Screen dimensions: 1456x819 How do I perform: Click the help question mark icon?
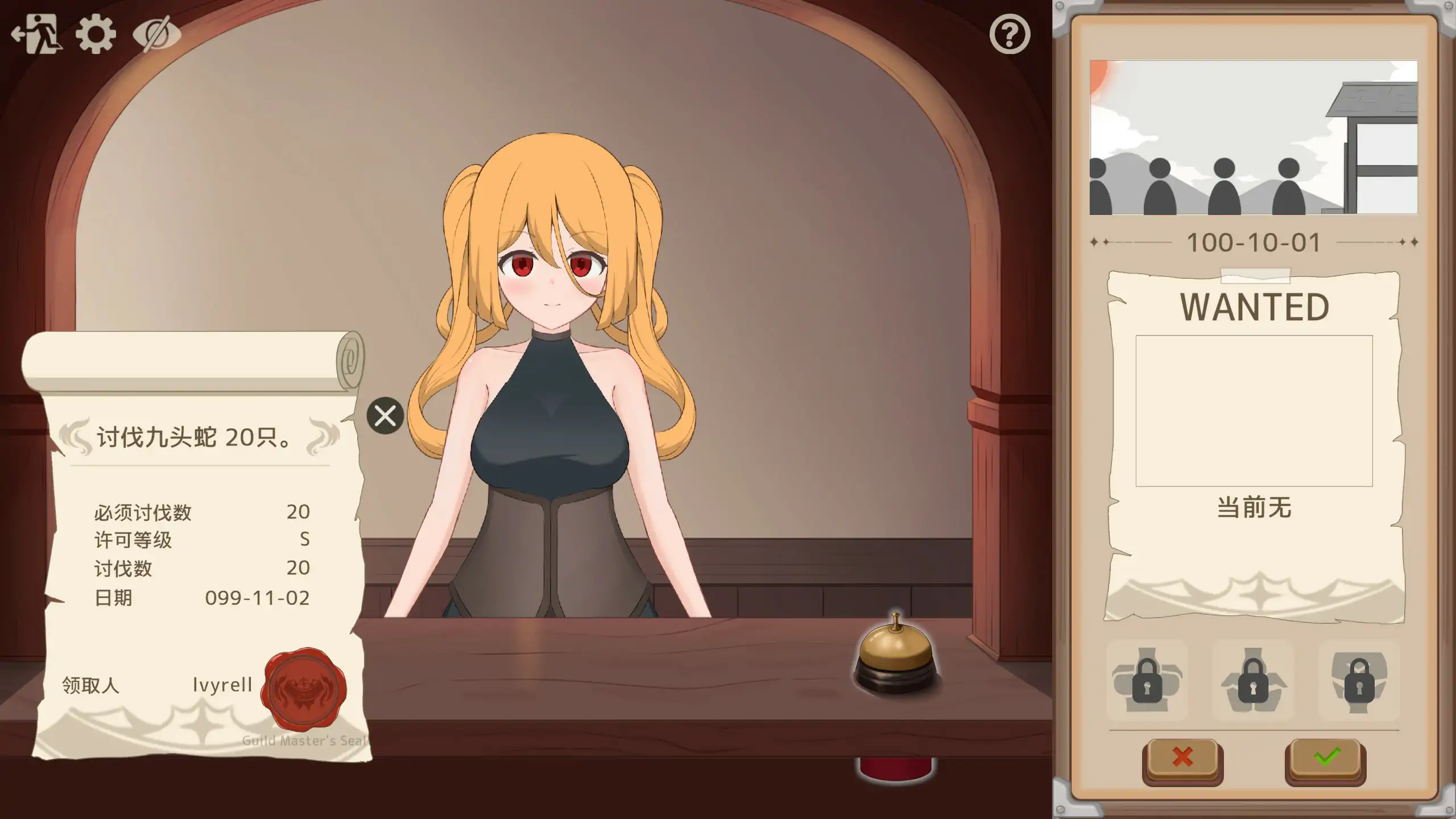pos(1010,34)
